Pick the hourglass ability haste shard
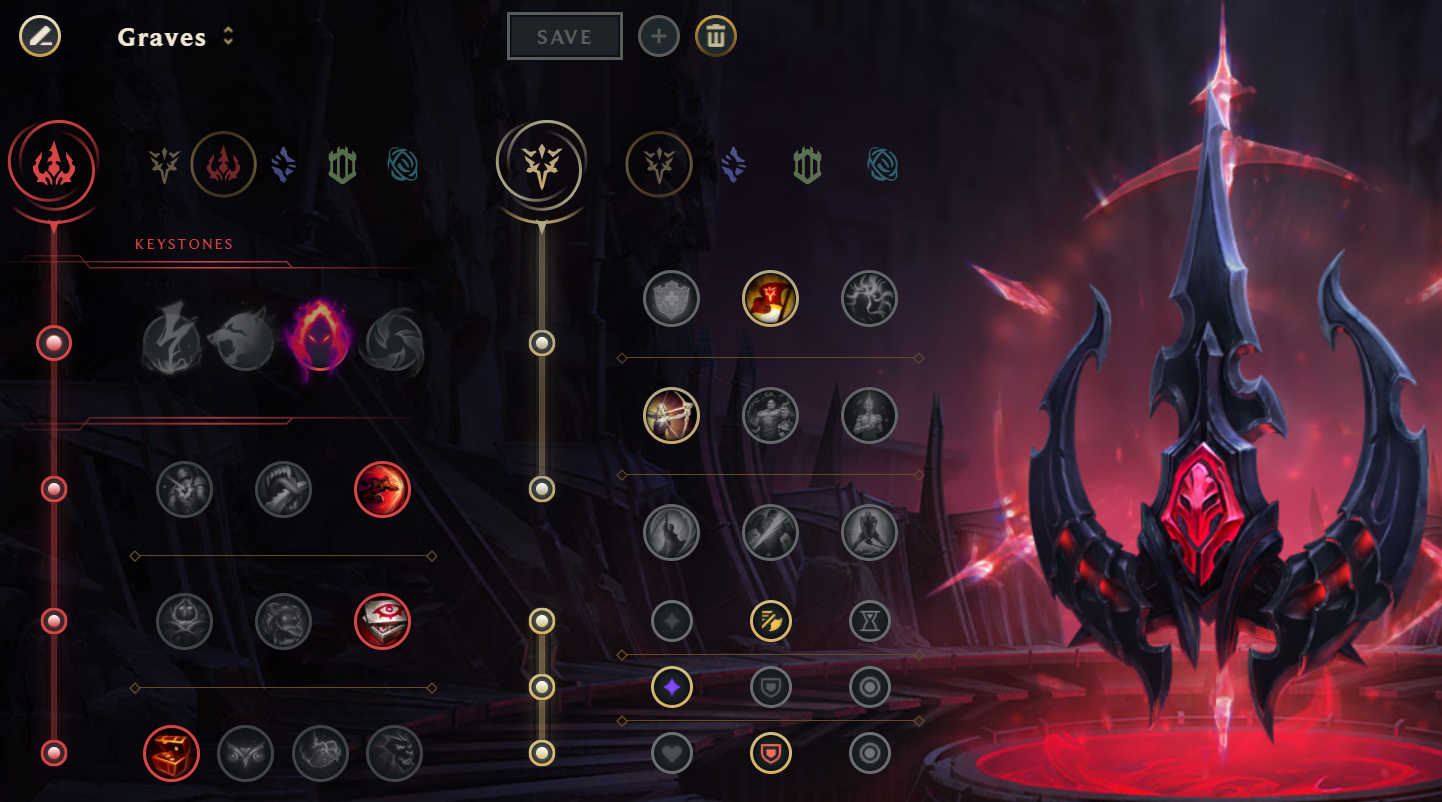The height and width of the screenshot is (802, 1442). [870, 621]
